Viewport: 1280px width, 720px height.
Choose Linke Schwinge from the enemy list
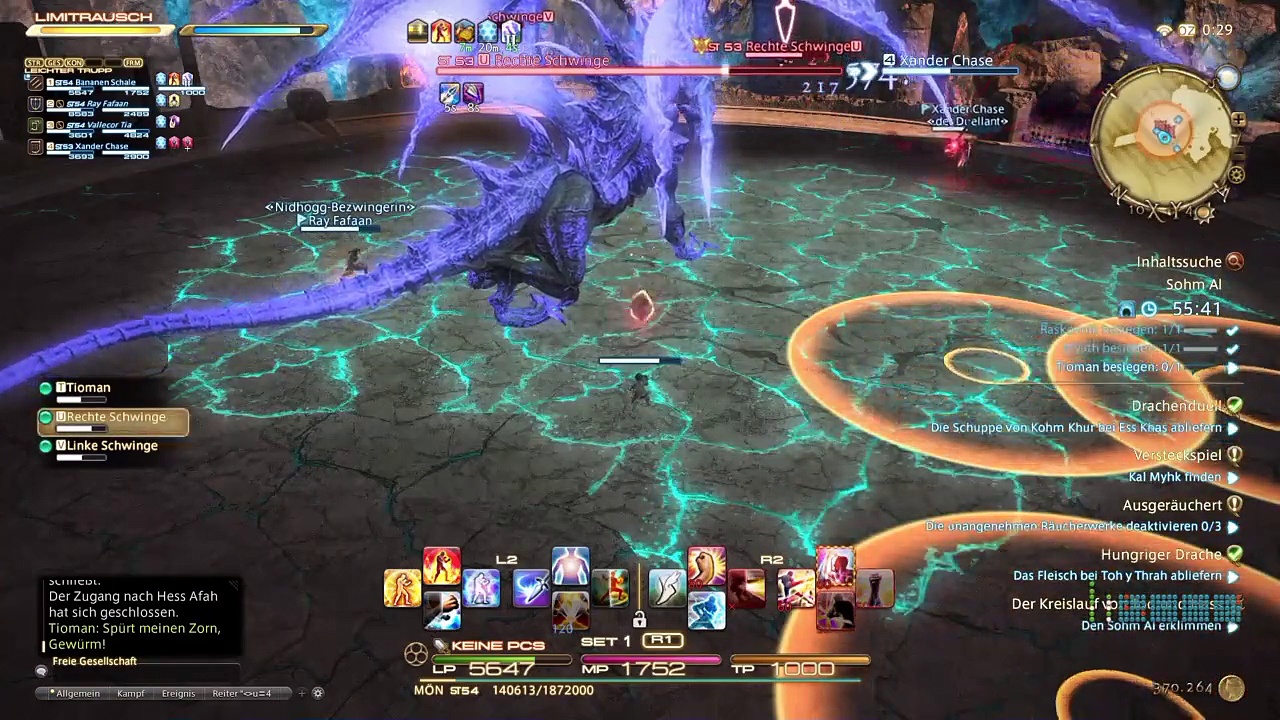(x=112, y=446)
